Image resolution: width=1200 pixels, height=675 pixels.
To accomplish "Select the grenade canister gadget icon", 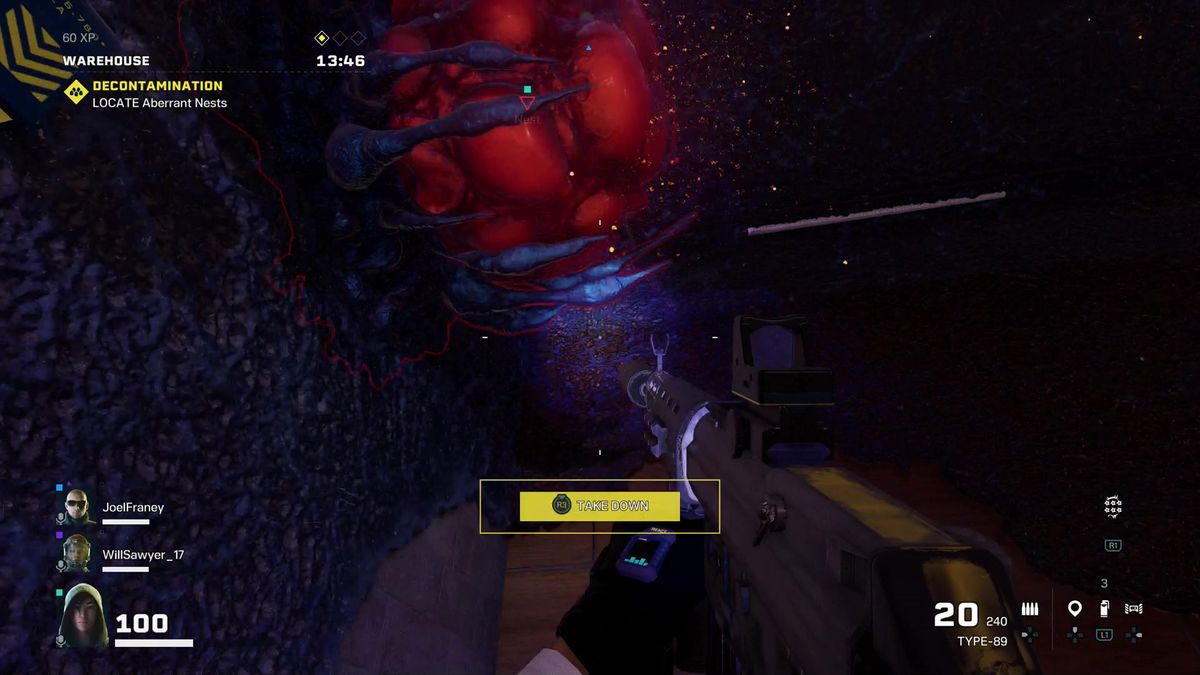I will pos(1104,608).
